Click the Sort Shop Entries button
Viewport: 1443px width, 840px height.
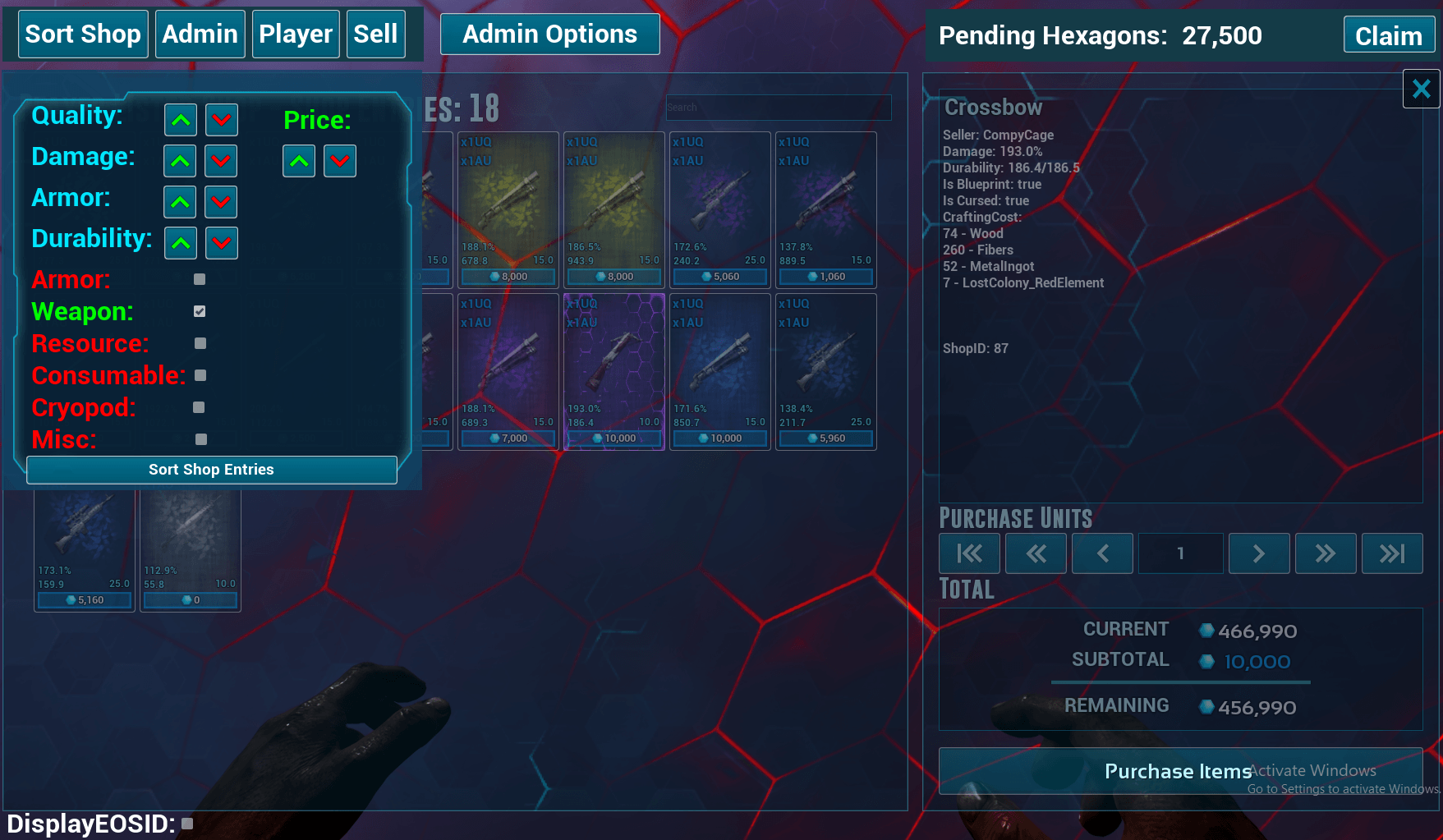pyautogui.click(x=211, y=470)
